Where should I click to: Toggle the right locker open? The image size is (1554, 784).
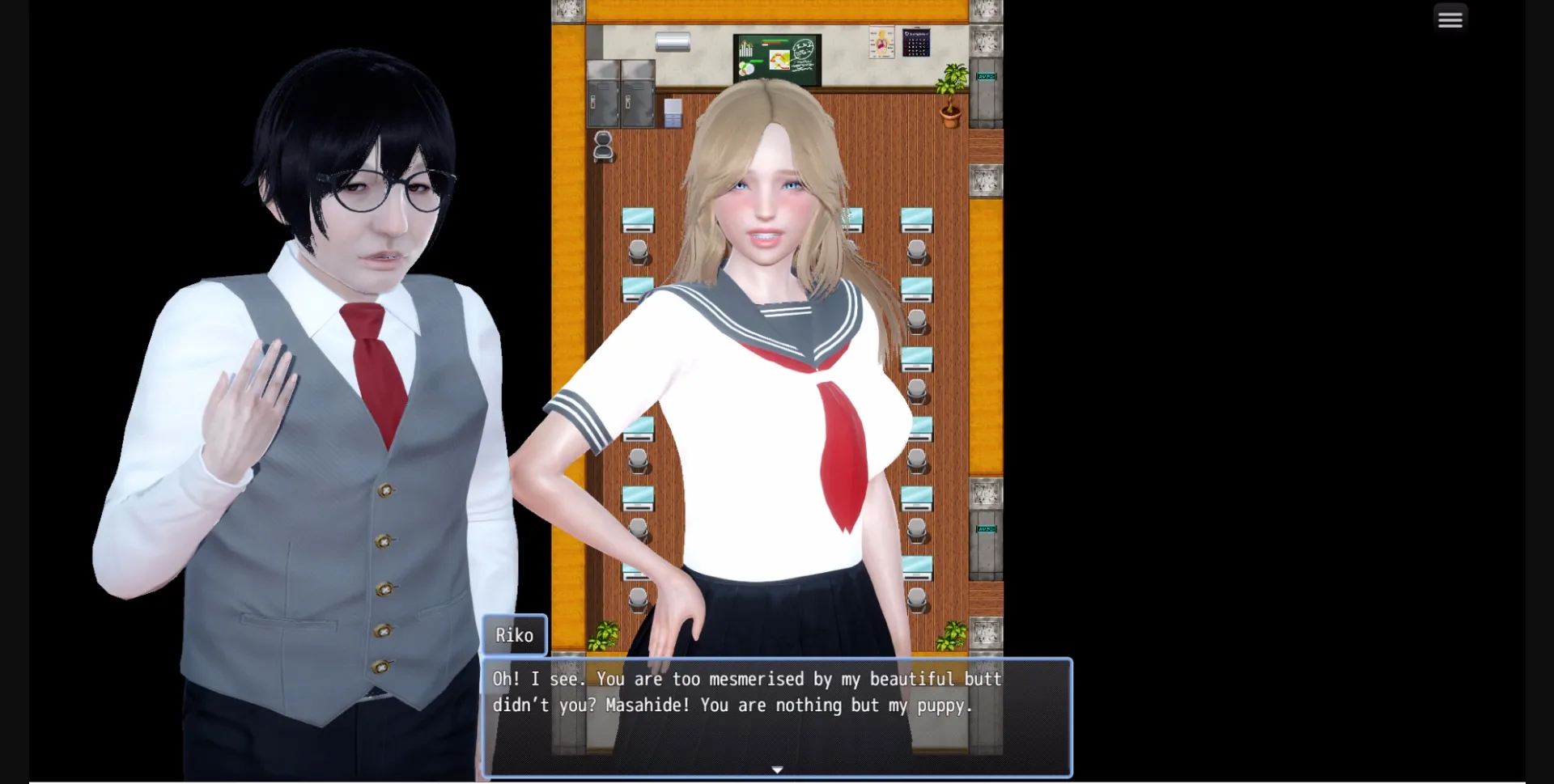coord(638,101)
